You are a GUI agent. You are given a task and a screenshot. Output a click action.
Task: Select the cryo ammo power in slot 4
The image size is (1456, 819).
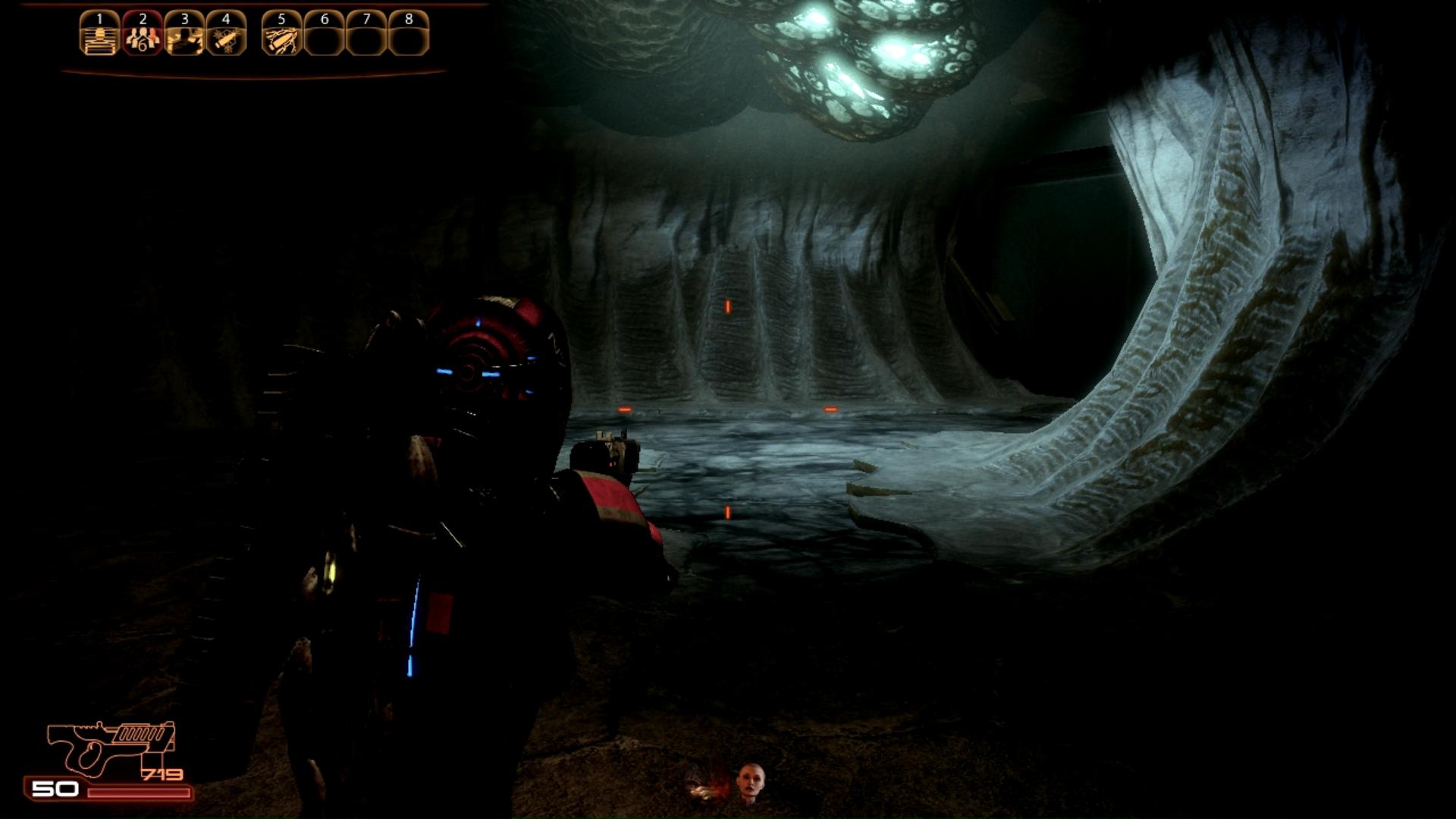click(x=226, y=36)
